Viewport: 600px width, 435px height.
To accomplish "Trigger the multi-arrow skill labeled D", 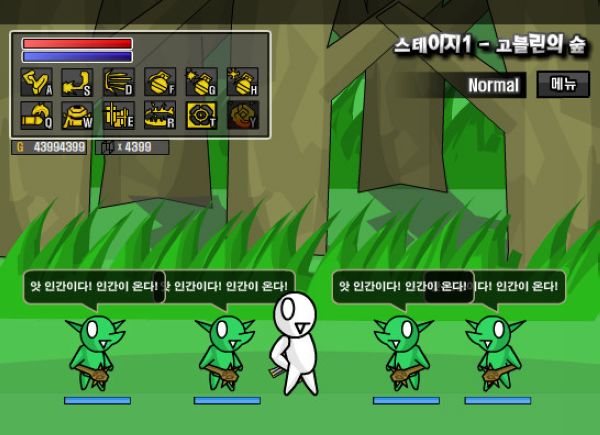I will [x=118, y=82].
